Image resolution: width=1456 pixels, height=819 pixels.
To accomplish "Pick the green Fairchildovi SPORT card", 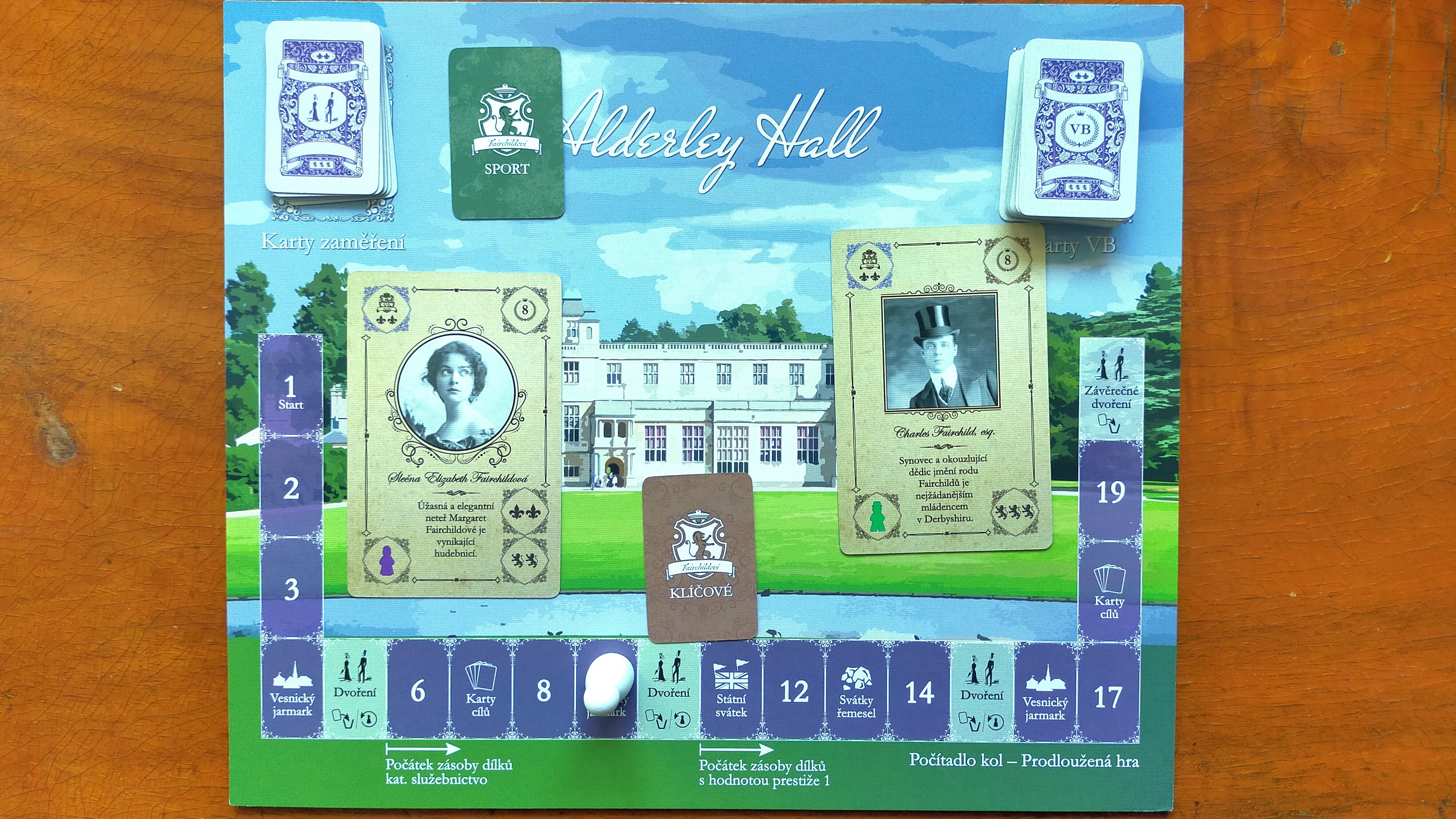I will tap(507, 133).
